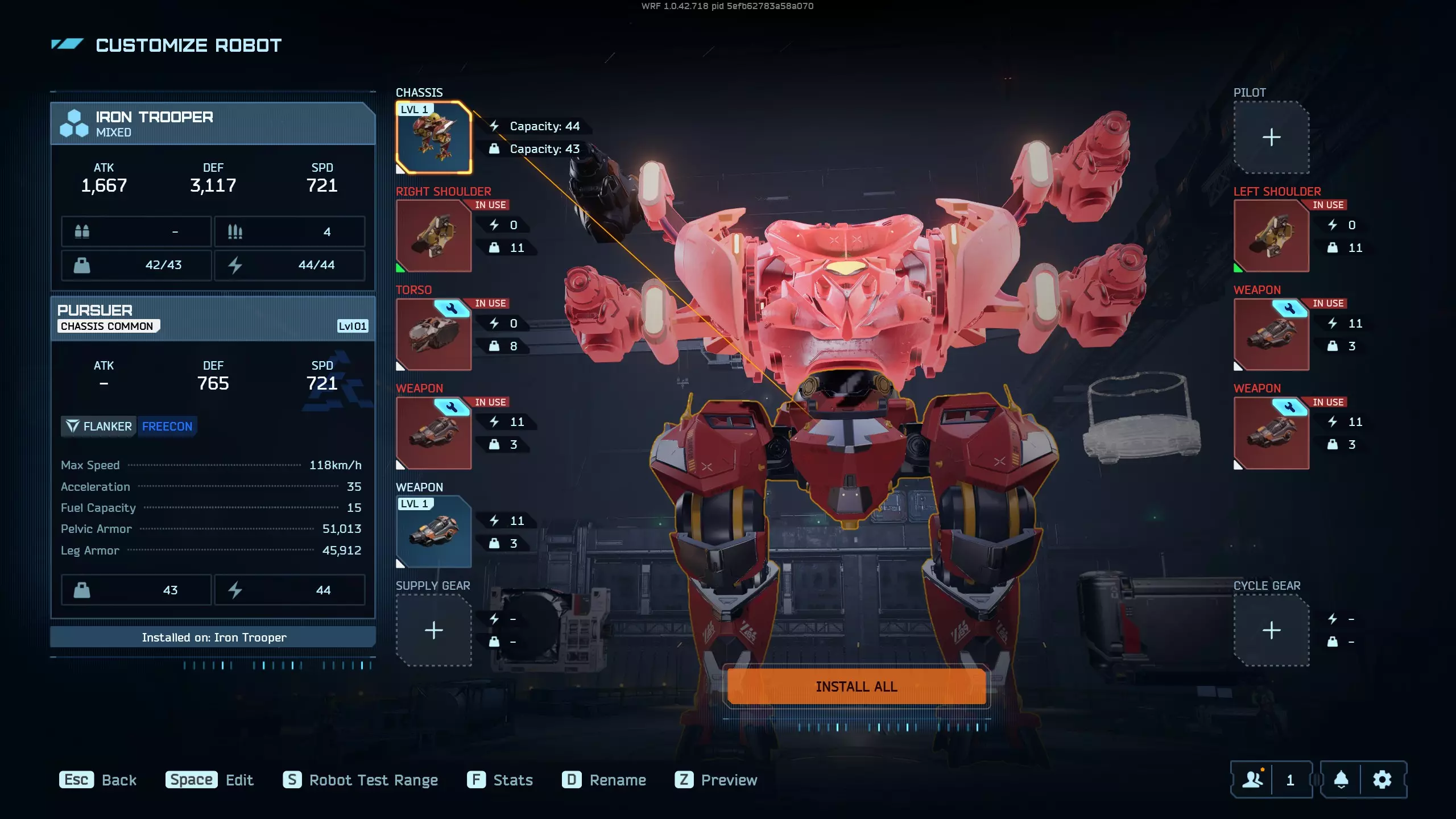Viewport: 1456px width, 819px height.
Task: Click the FREECON tag on Pursuer
Action: click(x=167, y=426)
